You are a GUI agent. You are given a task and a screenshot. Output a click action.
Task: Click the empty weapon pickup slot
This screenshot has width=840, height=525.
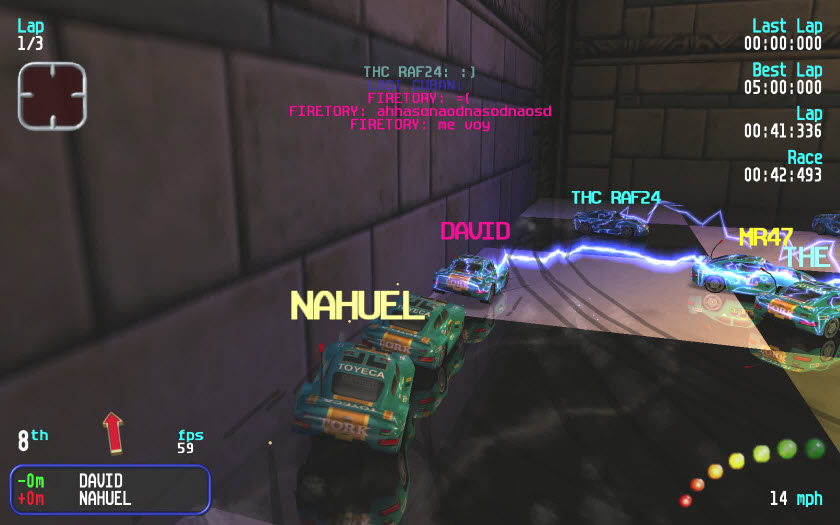(x=52, y=95)
